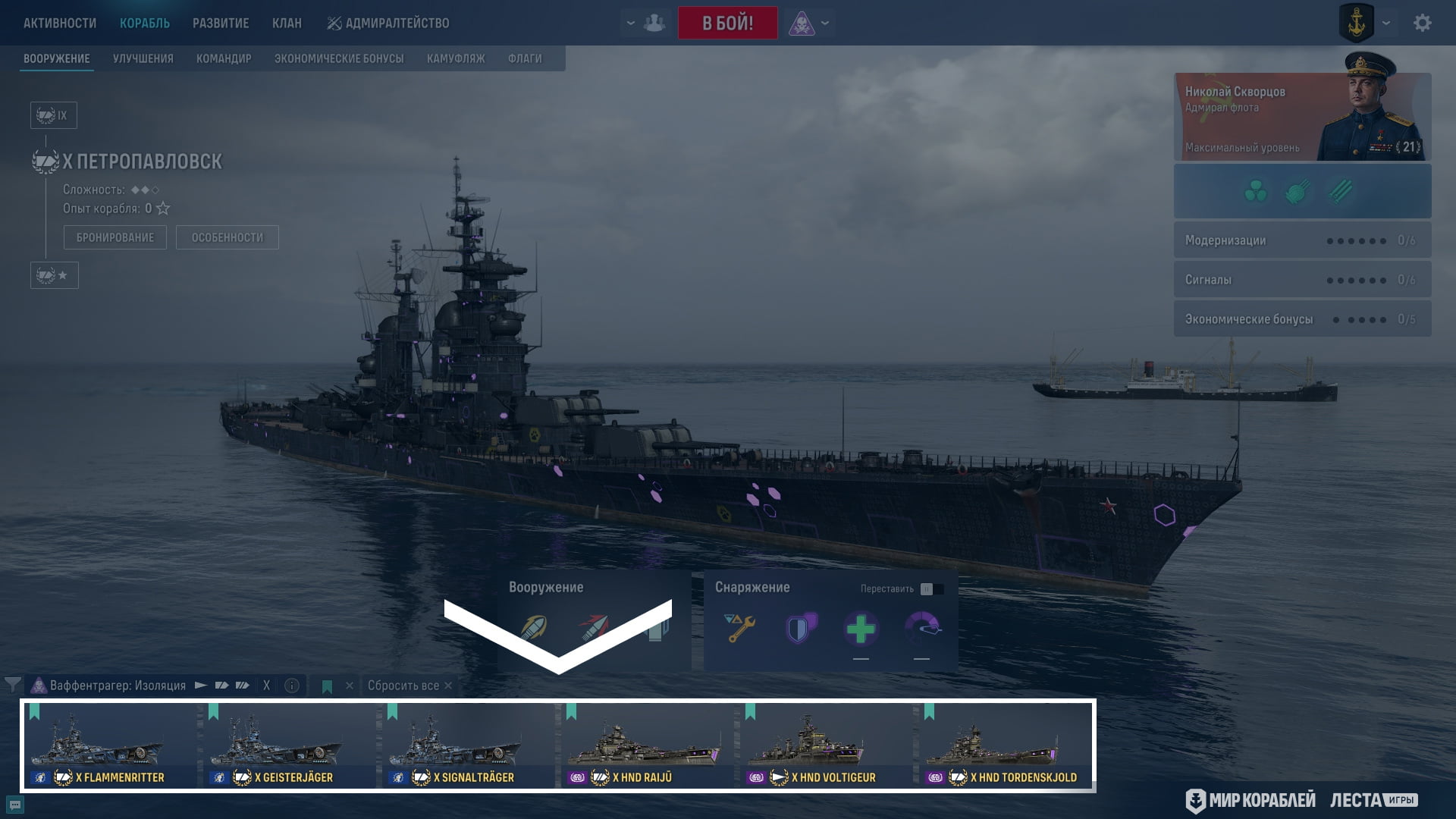Open the Активности menu

(60, 23)
